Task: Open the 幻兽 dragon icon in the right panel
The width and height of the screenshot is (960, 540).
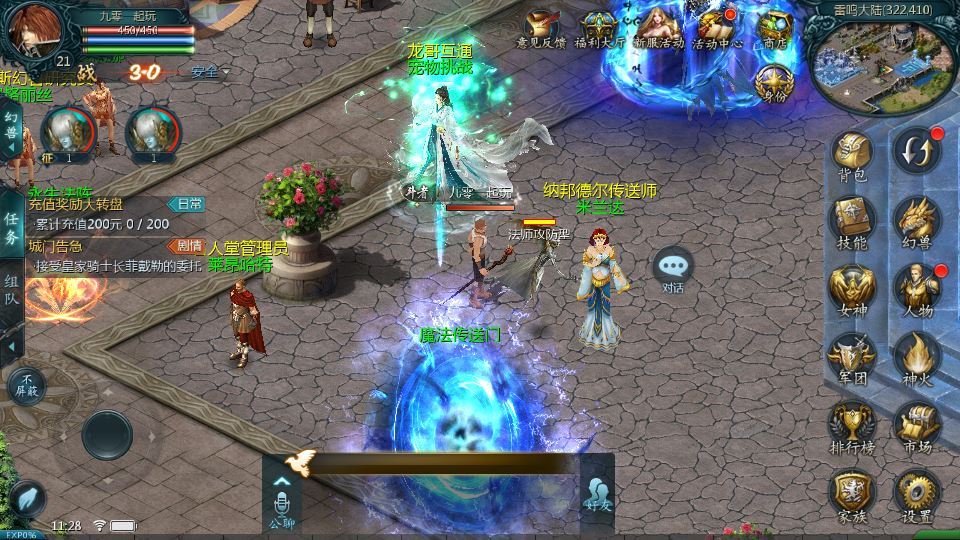Action: [x=915, y=220]
